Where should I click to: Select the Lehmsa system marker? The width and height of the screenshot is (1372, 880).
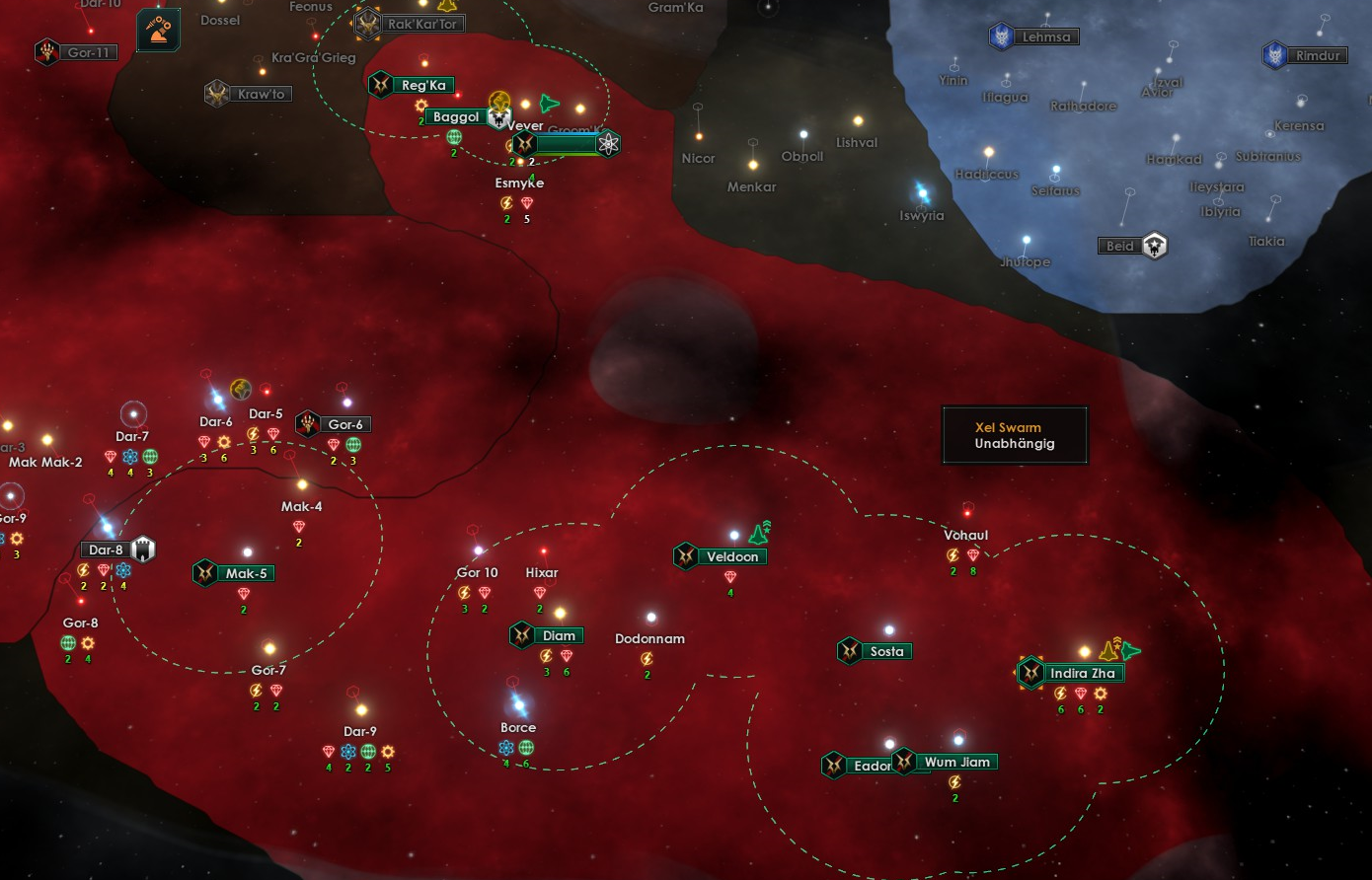point(1002,37)
